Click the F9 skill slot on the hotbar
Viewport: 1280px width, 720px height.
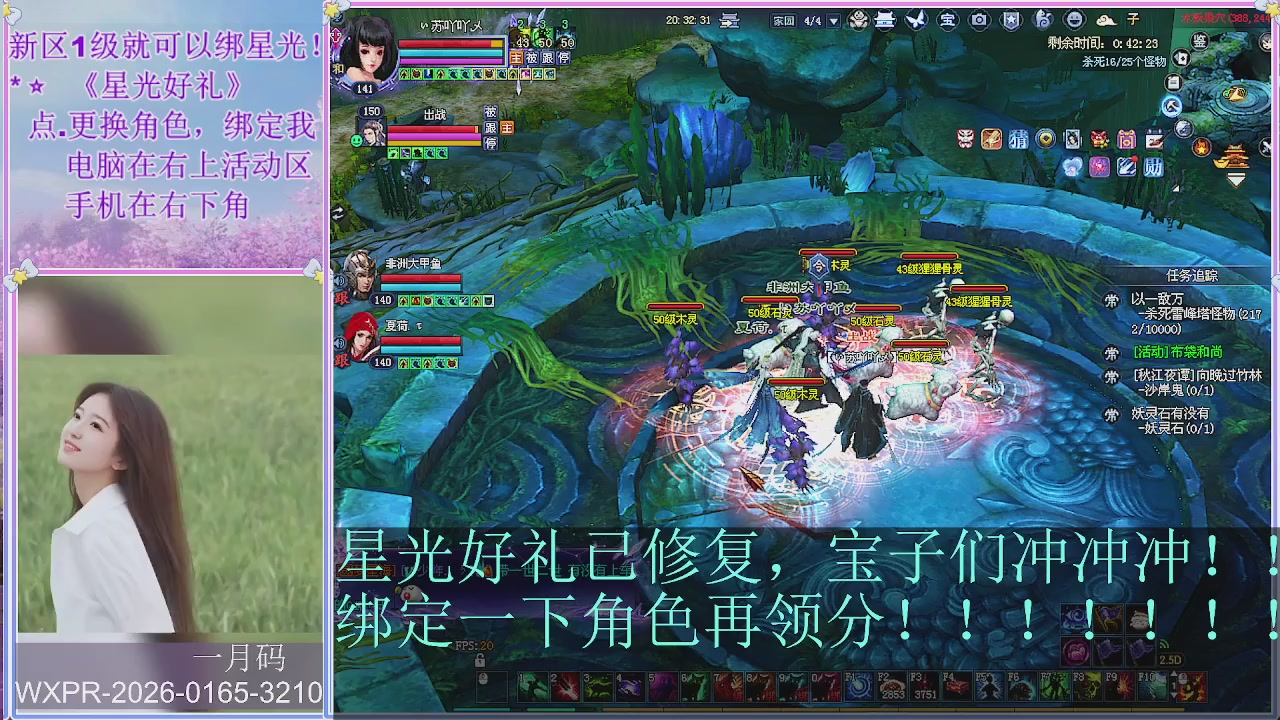point(1120,686)
